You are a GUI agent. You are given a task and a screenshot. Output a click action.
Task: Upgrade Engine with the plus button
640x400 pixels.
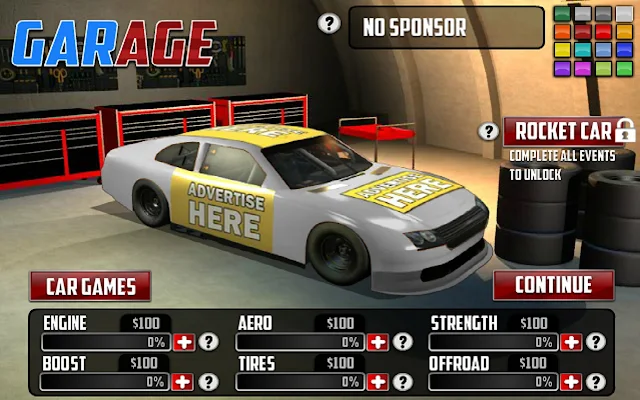[184, 342]
